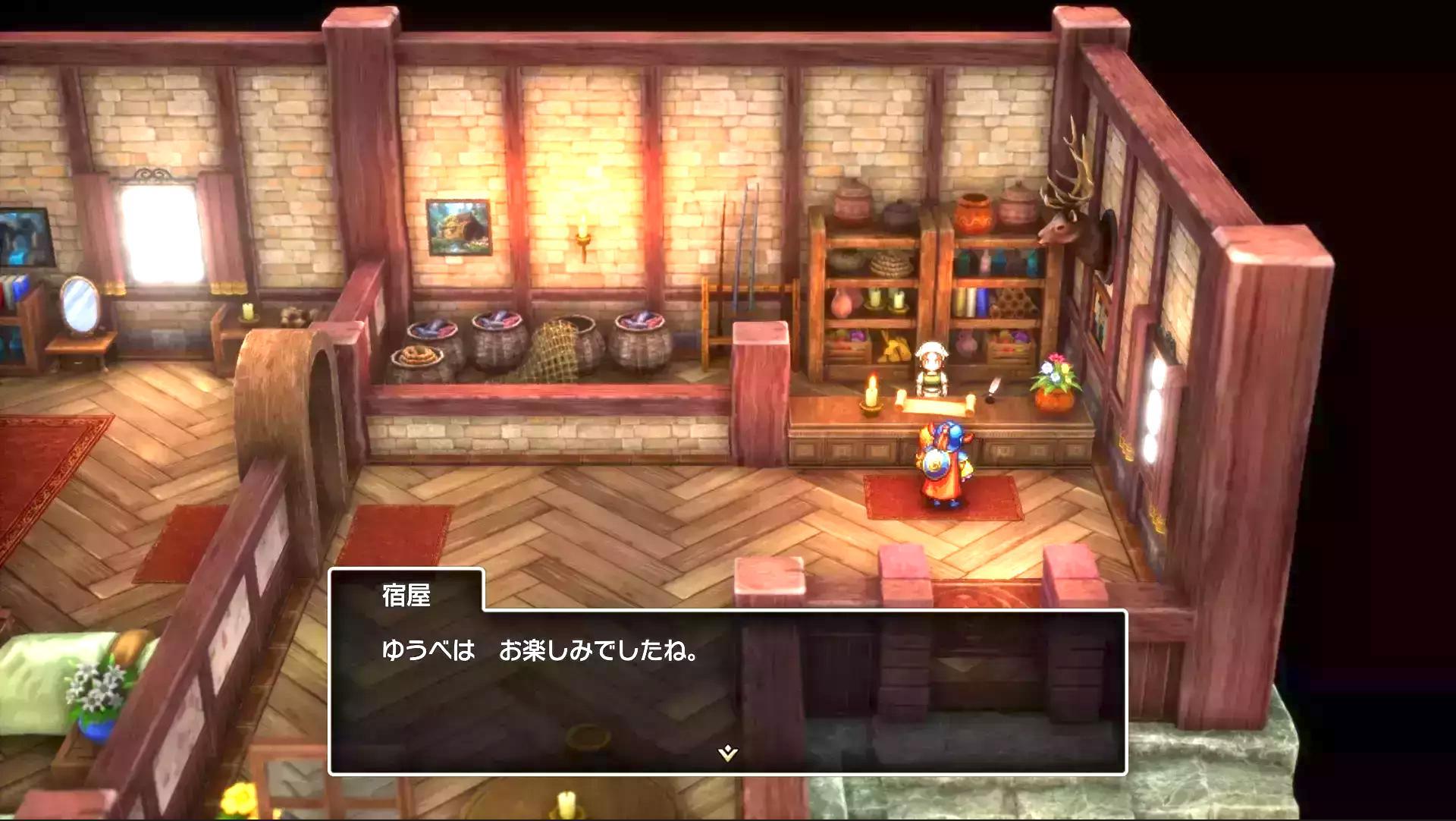Open the scroll lying on the counter

click(934, 402)
